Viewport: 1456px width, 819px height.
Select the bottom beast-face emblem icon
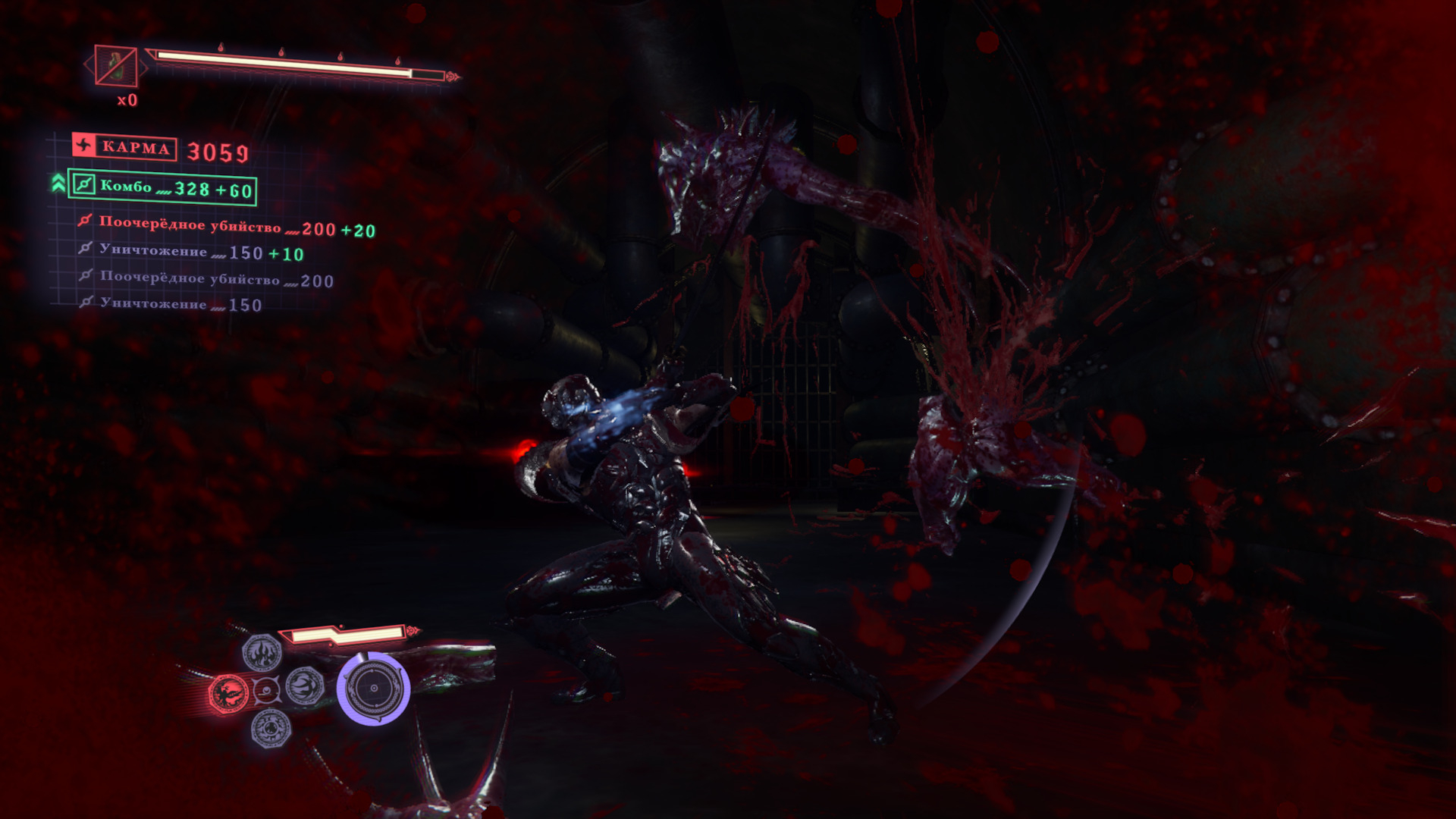click(x=270, y=728)
